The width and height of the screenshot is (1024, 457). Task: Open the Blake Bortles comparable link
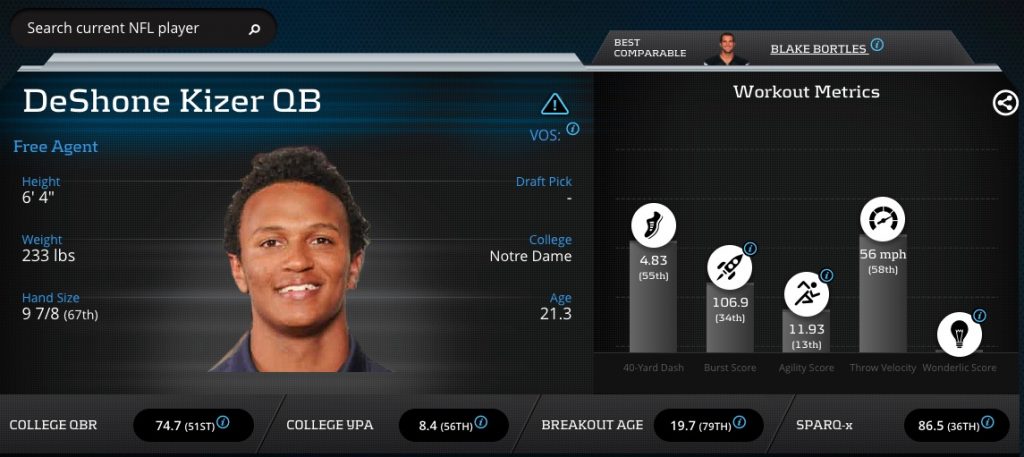(818, 48)
